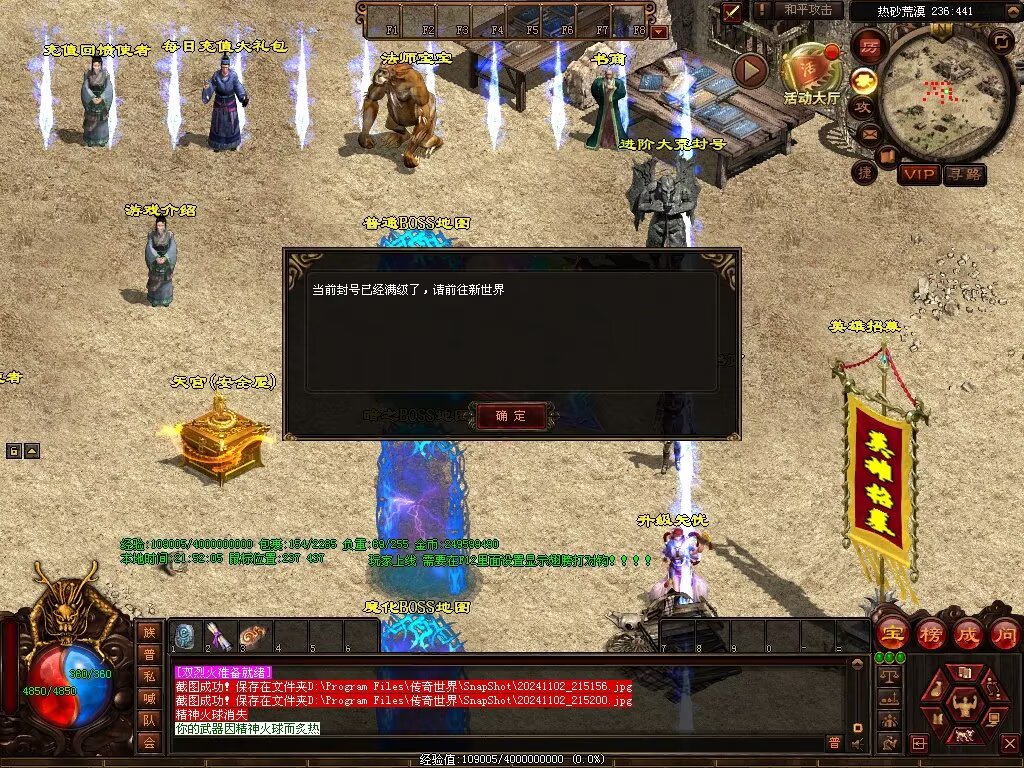Viewport: 1024px width, 768px height.
Task: Click the balance scale trade icon
Action: (x=887, y=676)
